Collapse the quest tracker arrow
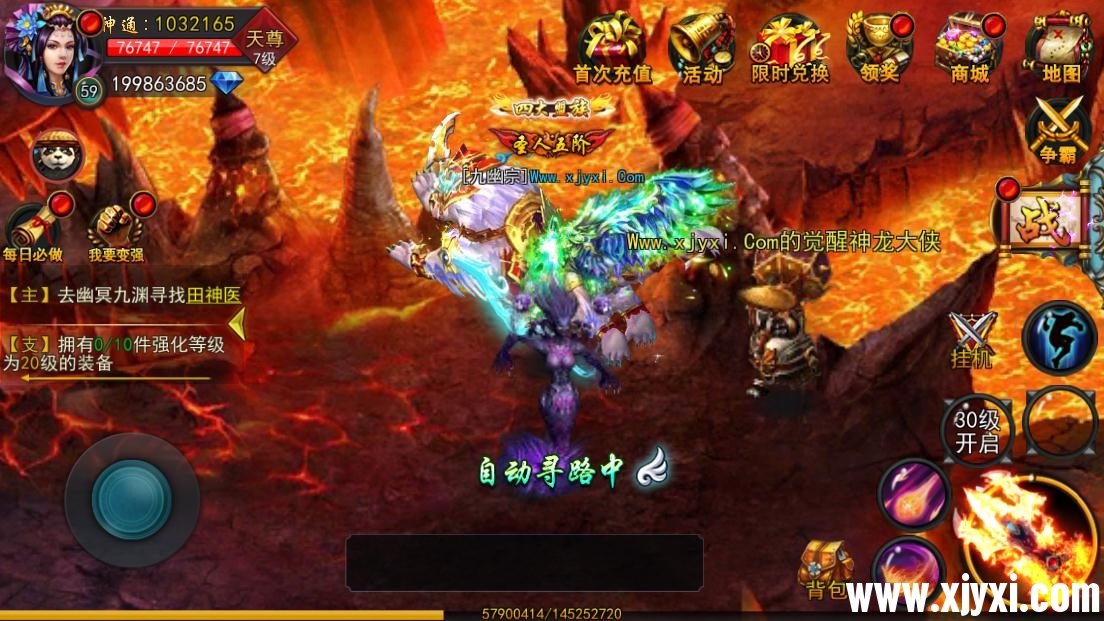This screenshot has height=621, width=1104. 238,323
